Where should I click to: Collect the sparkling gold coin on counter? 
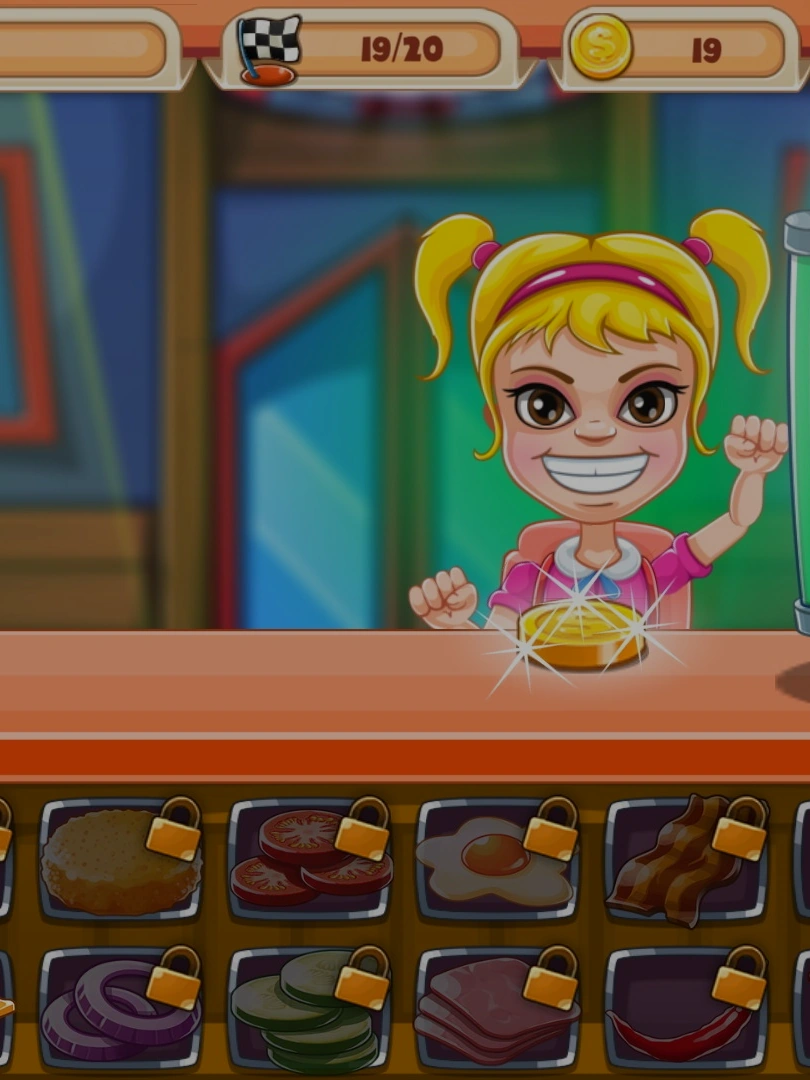tap(582, 634)
